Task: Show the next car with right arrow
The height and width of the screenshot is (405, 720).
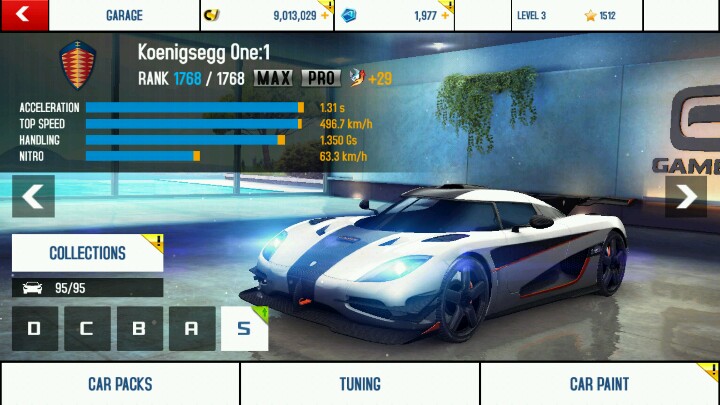Action: (x=686, y=197)
